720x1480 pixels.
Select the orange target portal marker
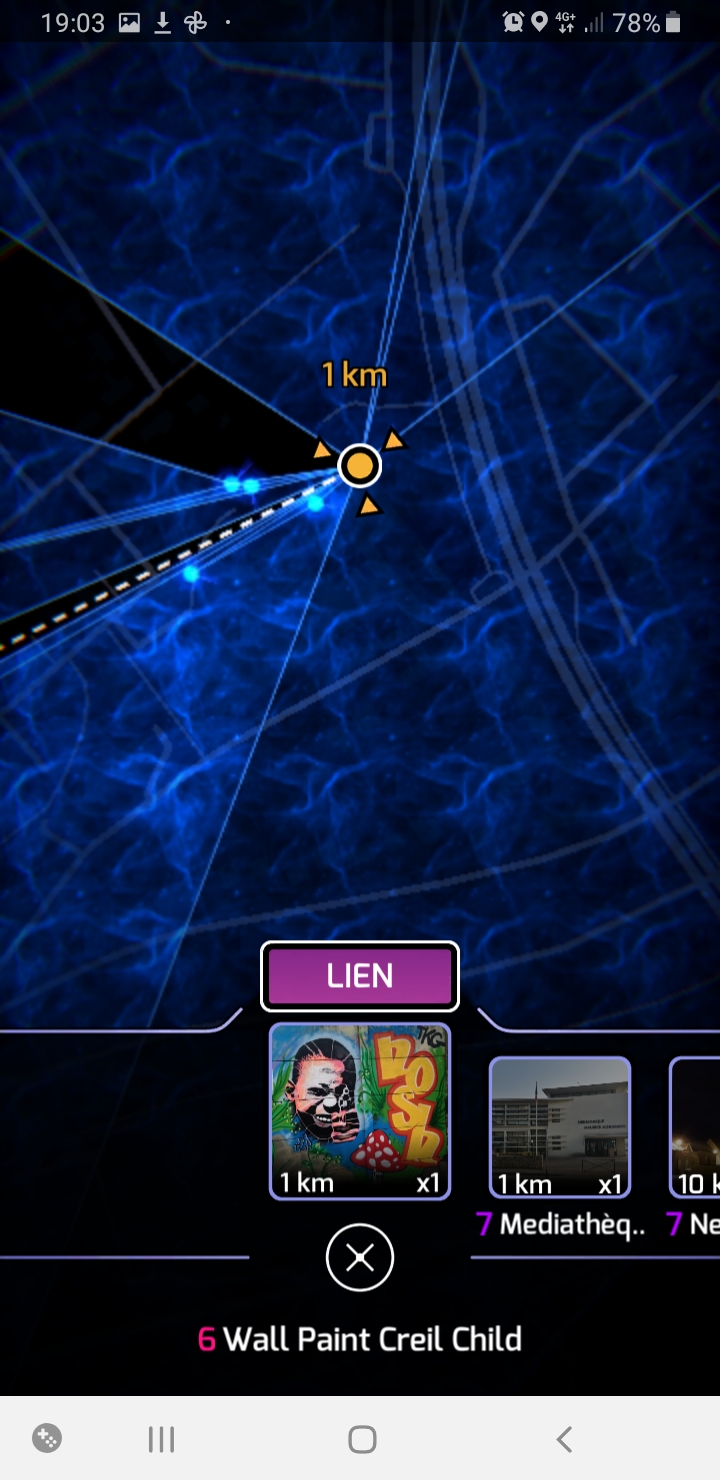pyautogui.click(x=359, y=465)
